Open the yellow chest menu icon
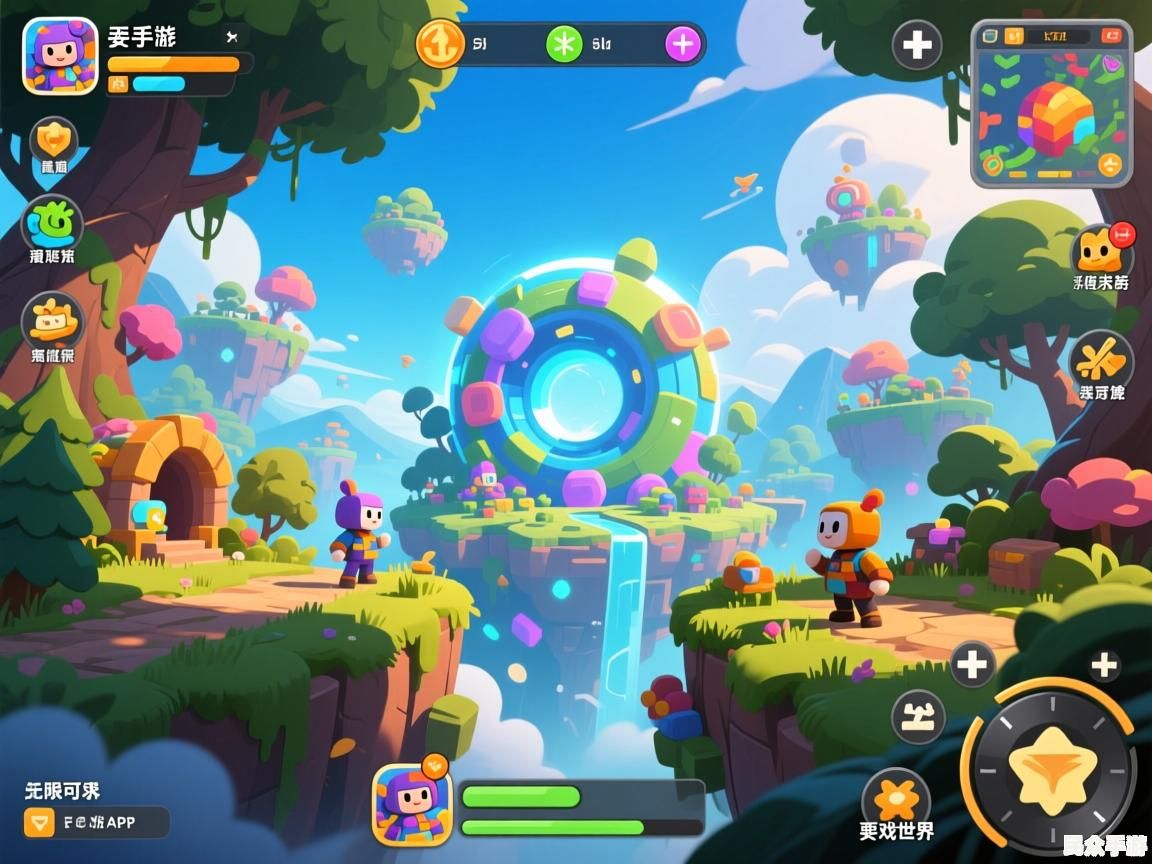 (52, 321)
